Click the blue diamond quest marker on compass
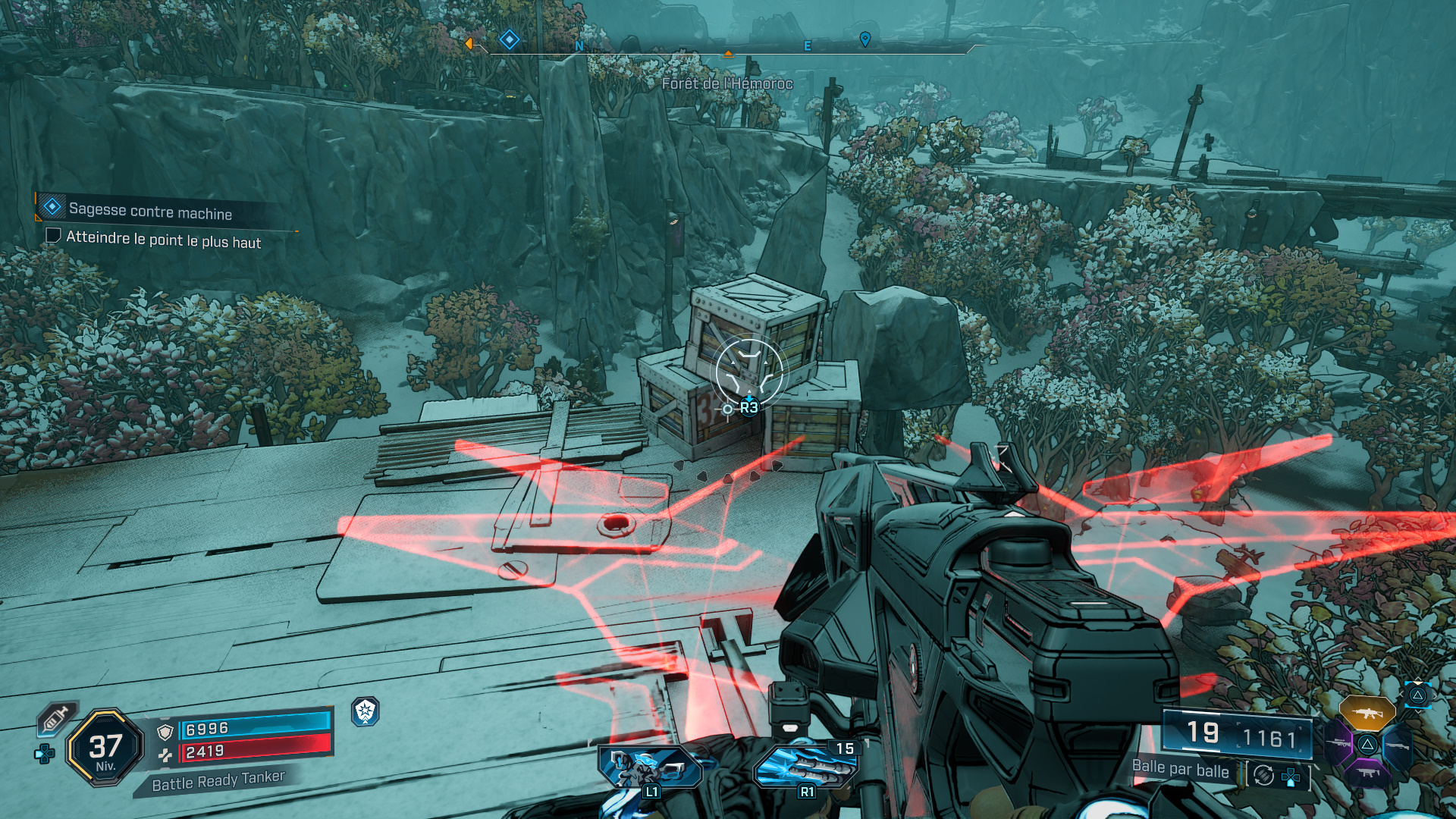 pos(510,39)
